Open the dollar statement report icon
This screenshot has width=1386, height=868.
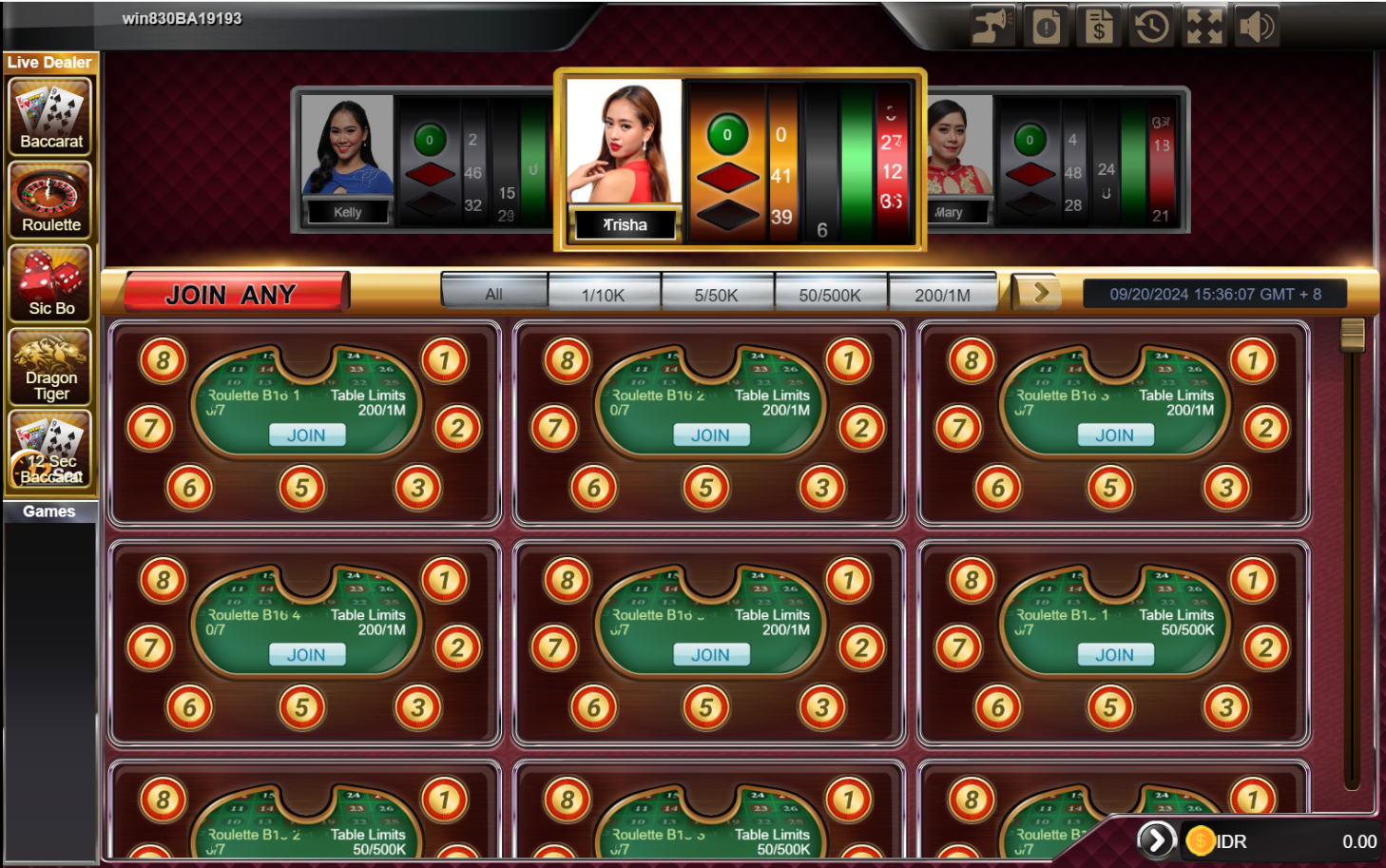coord(1098,26)
